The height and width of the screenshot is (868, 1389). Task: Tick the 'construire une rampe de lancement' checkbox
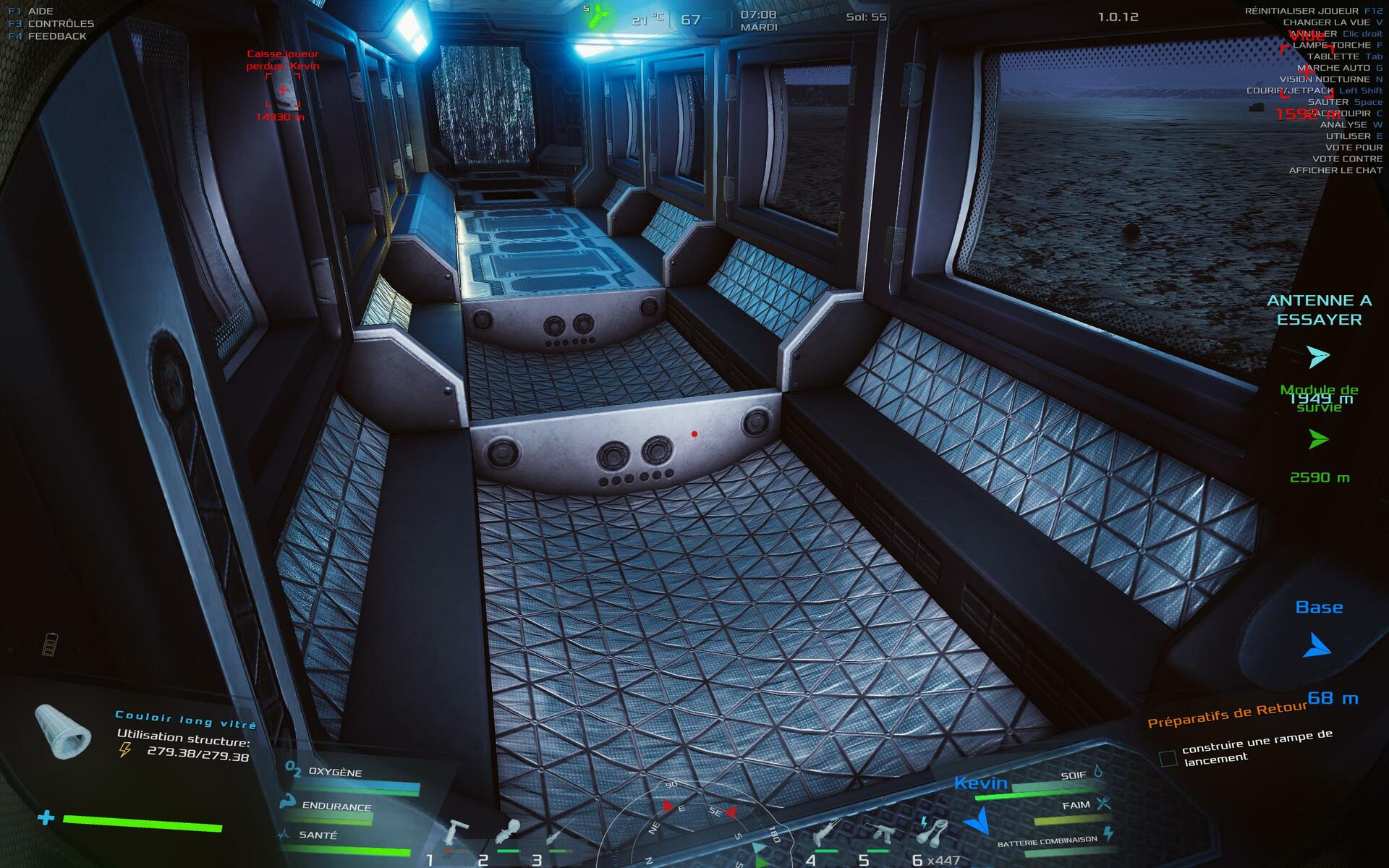point(1167,758)
